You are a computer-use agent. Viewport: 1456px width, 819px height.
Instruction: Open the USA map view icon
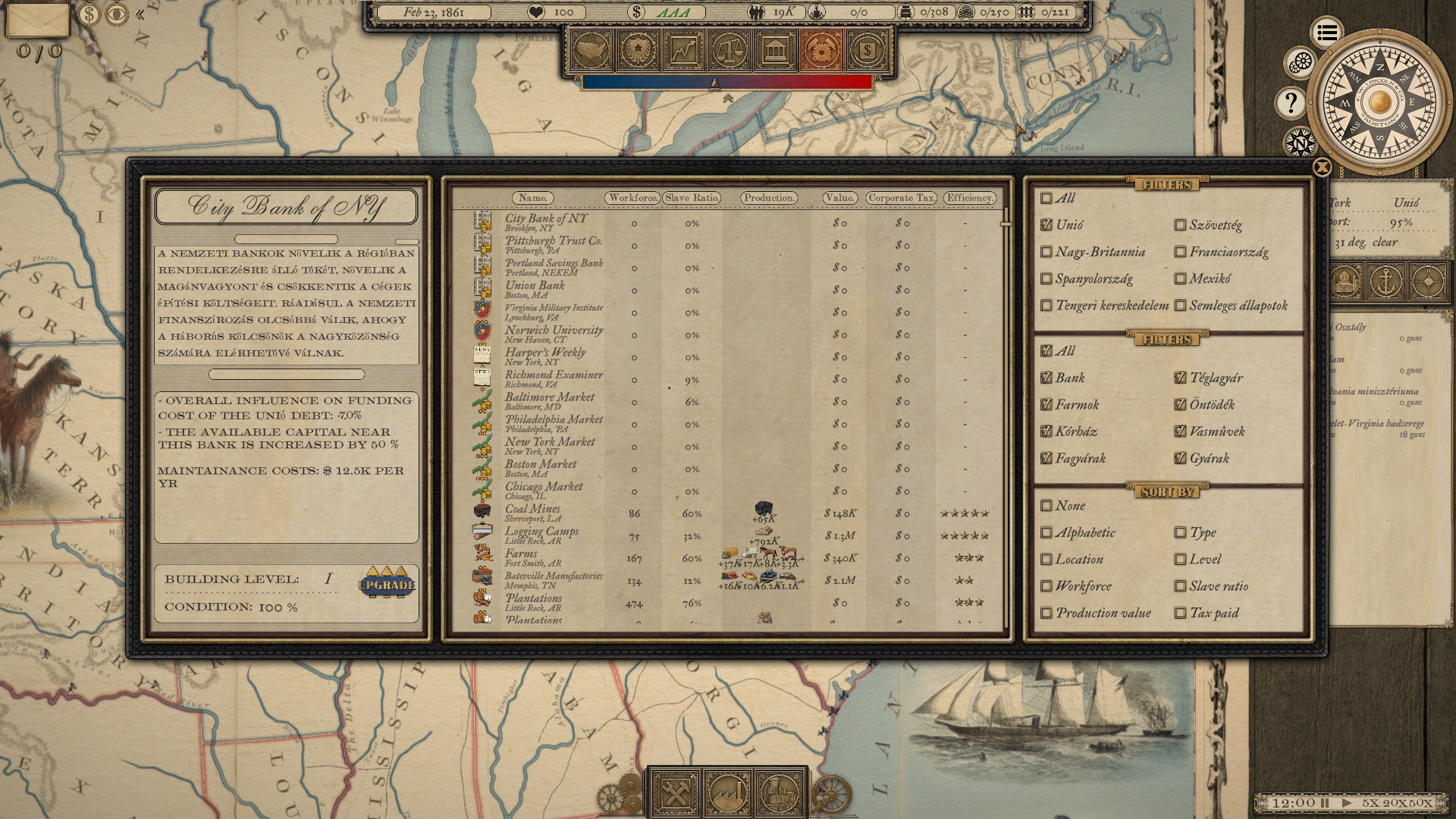pos(591,51)
